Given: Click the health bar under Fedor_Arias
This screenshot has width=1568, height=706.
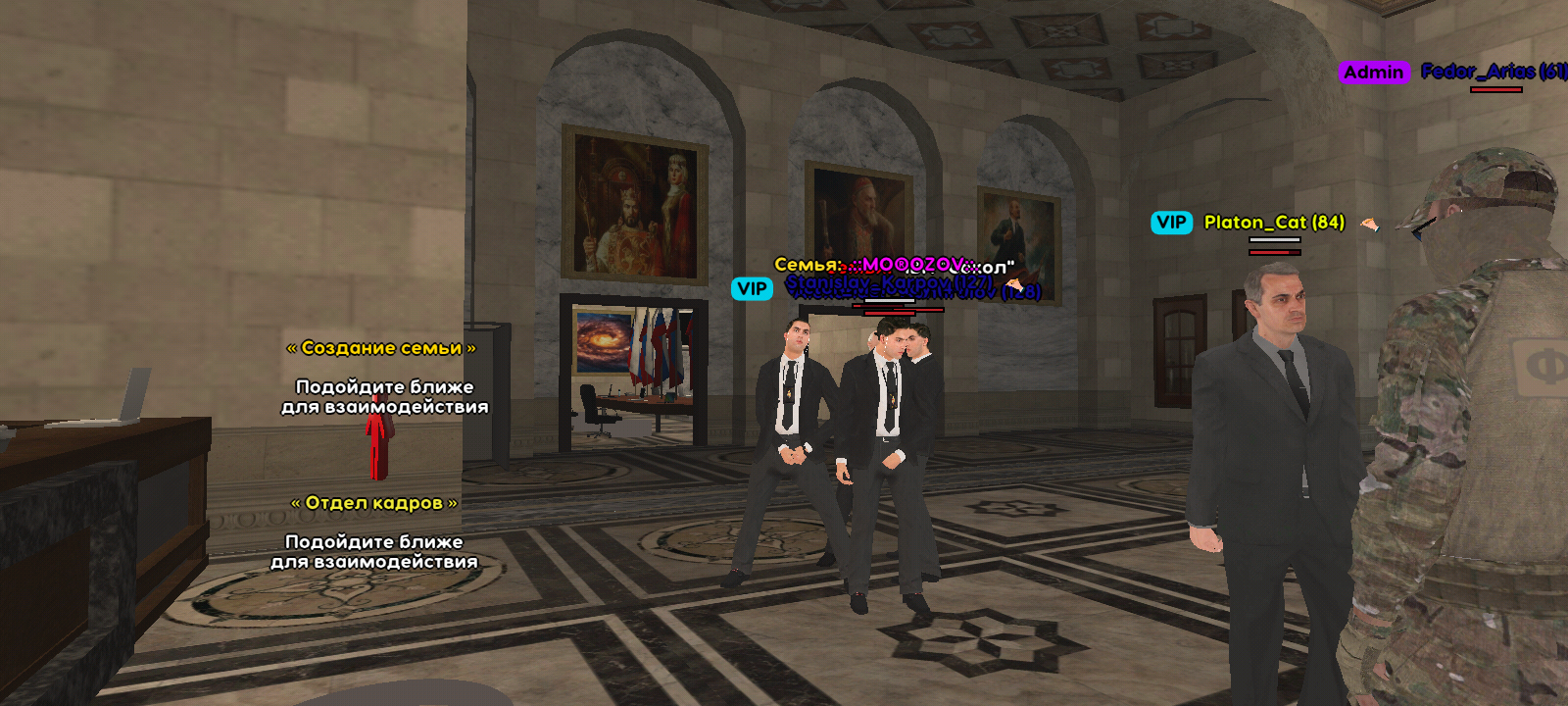Looking at the screenshot, I should 1496,89.
